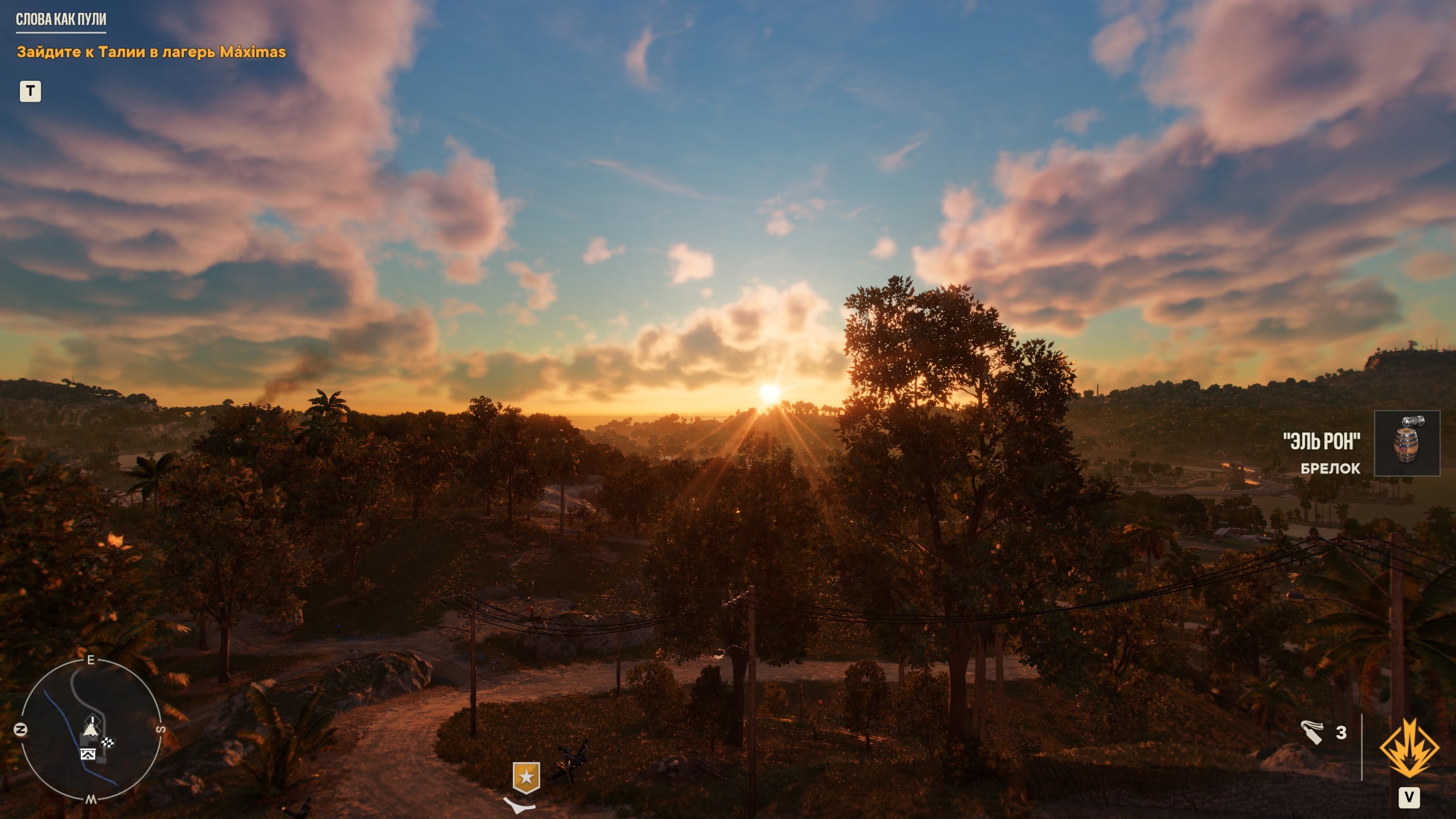Click the hideout icon on the minimap
Image resolution: width=1456 pixels, height=819 pixels.
(x=88, y=754)
